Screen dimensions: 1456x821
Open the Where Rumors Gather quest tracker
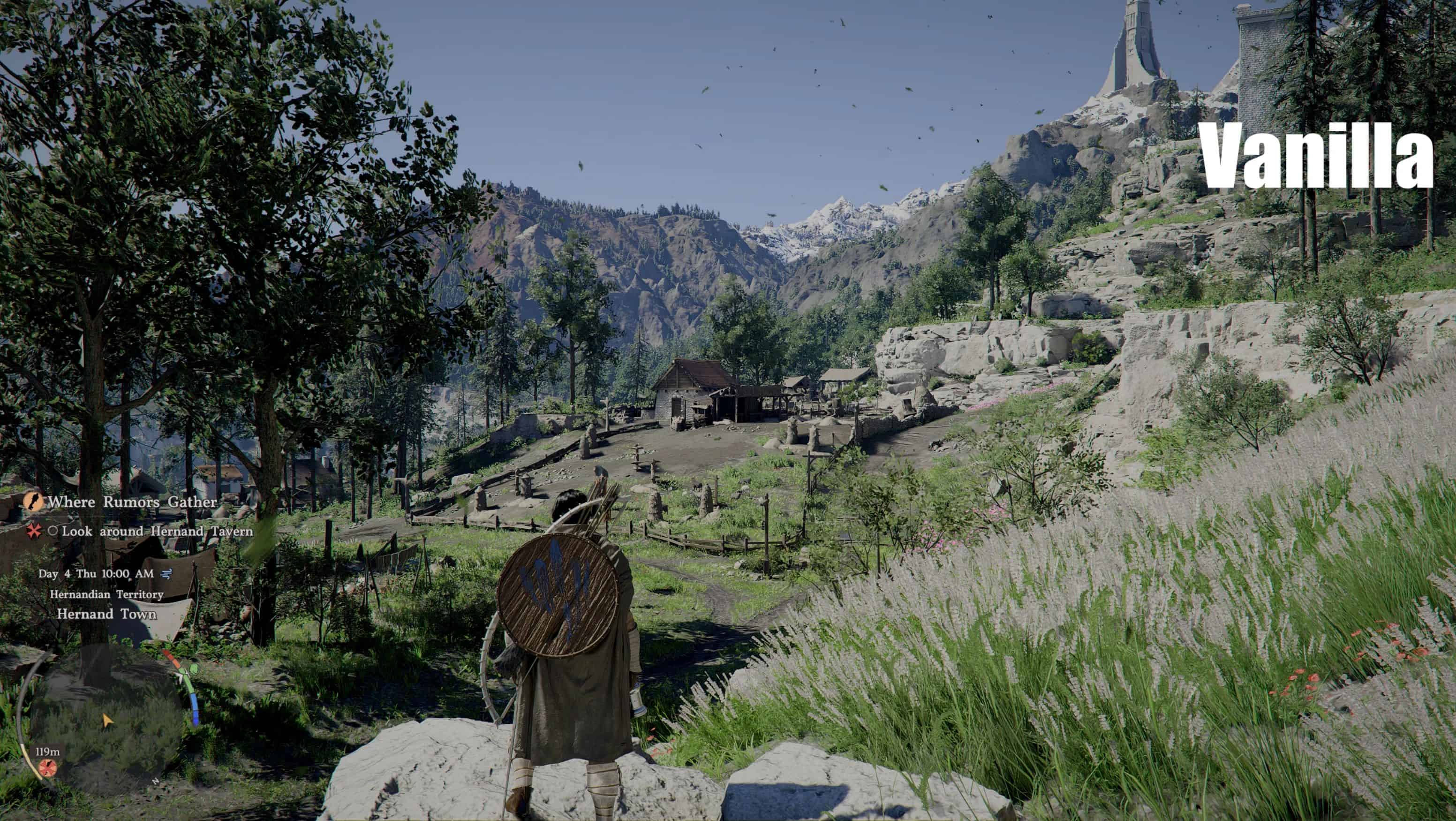click(132, 502)
